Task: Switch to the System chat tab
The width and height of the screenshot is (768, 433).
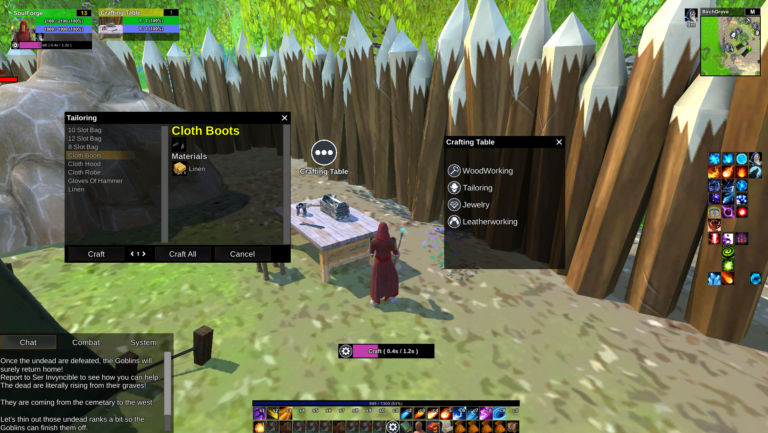Action: [143, 342]
